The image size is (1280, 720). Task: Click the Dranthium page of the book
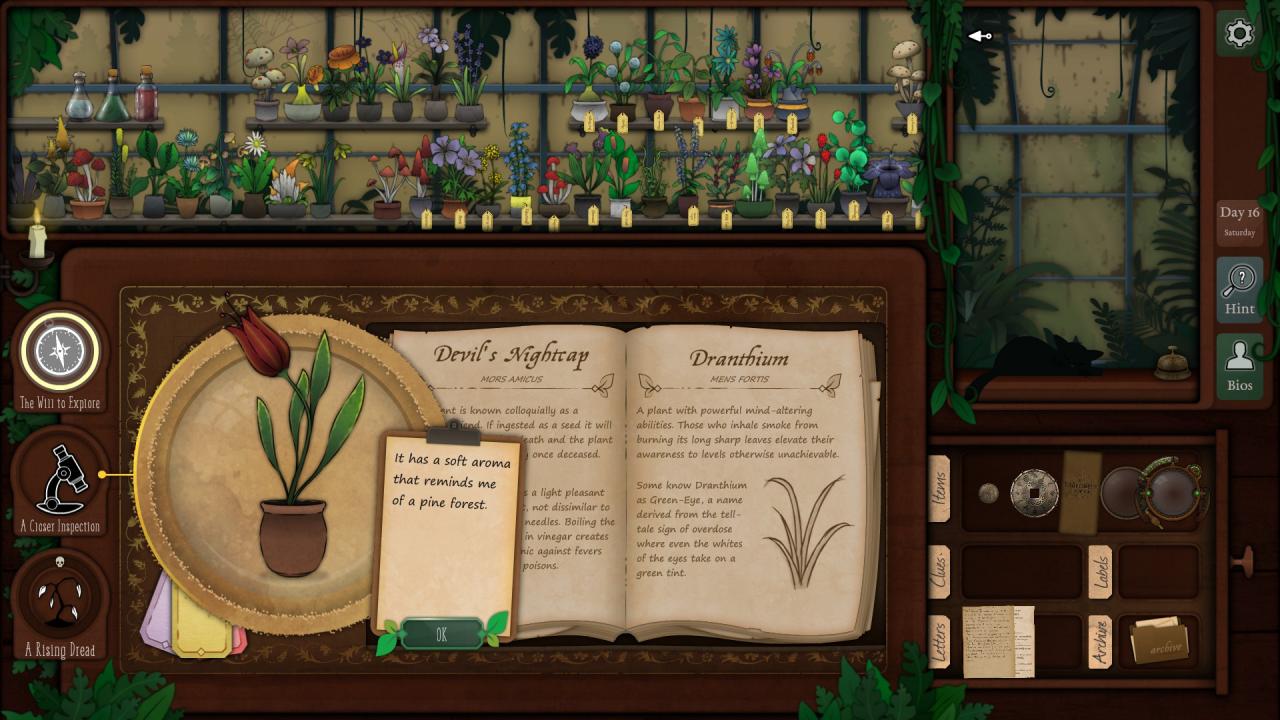coord(738,480)
